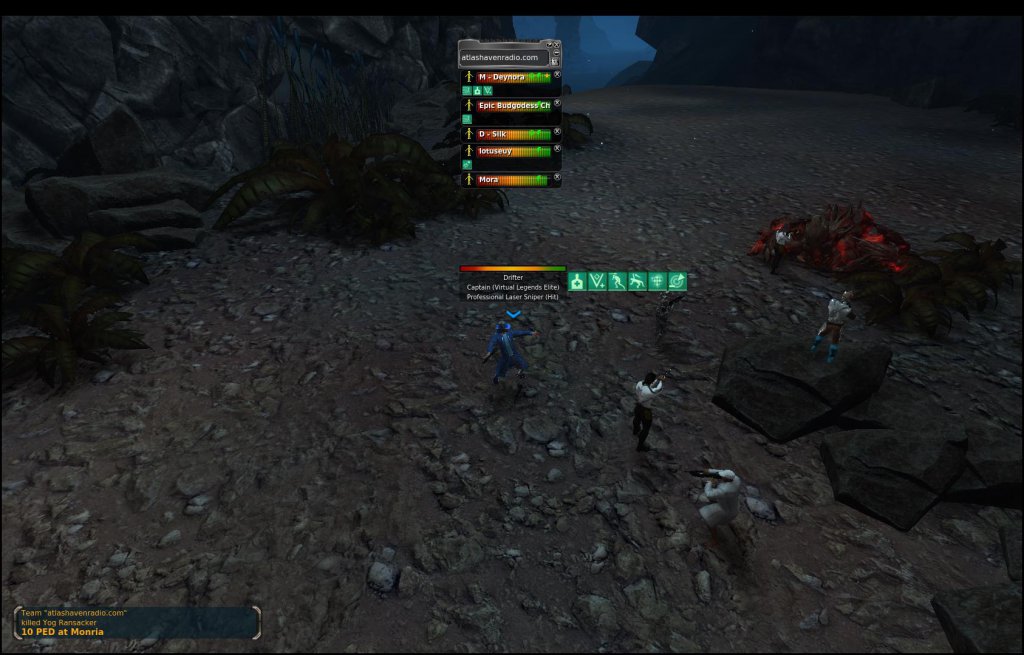The image size is (1024, 655).
Task: Remove D - Silk with the X button
Action: click(x=557, y=131)
